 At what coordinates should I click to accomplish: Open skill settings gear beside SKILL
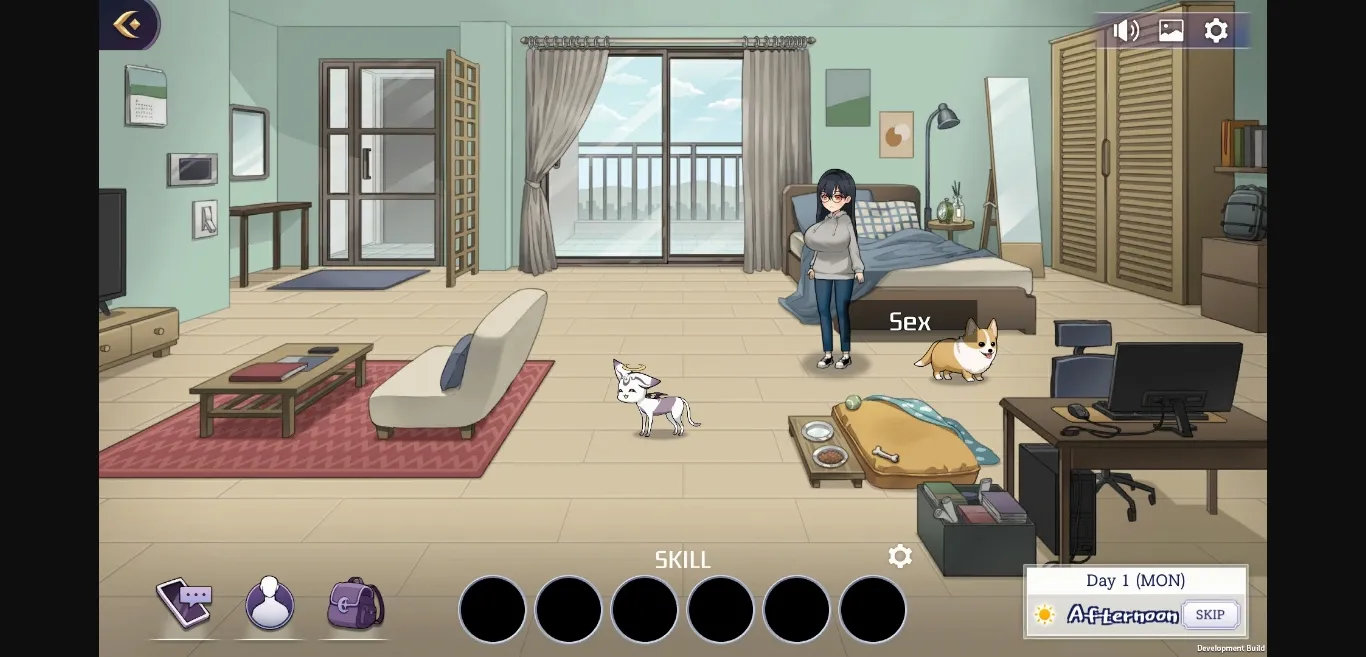(x=900, y=557)
